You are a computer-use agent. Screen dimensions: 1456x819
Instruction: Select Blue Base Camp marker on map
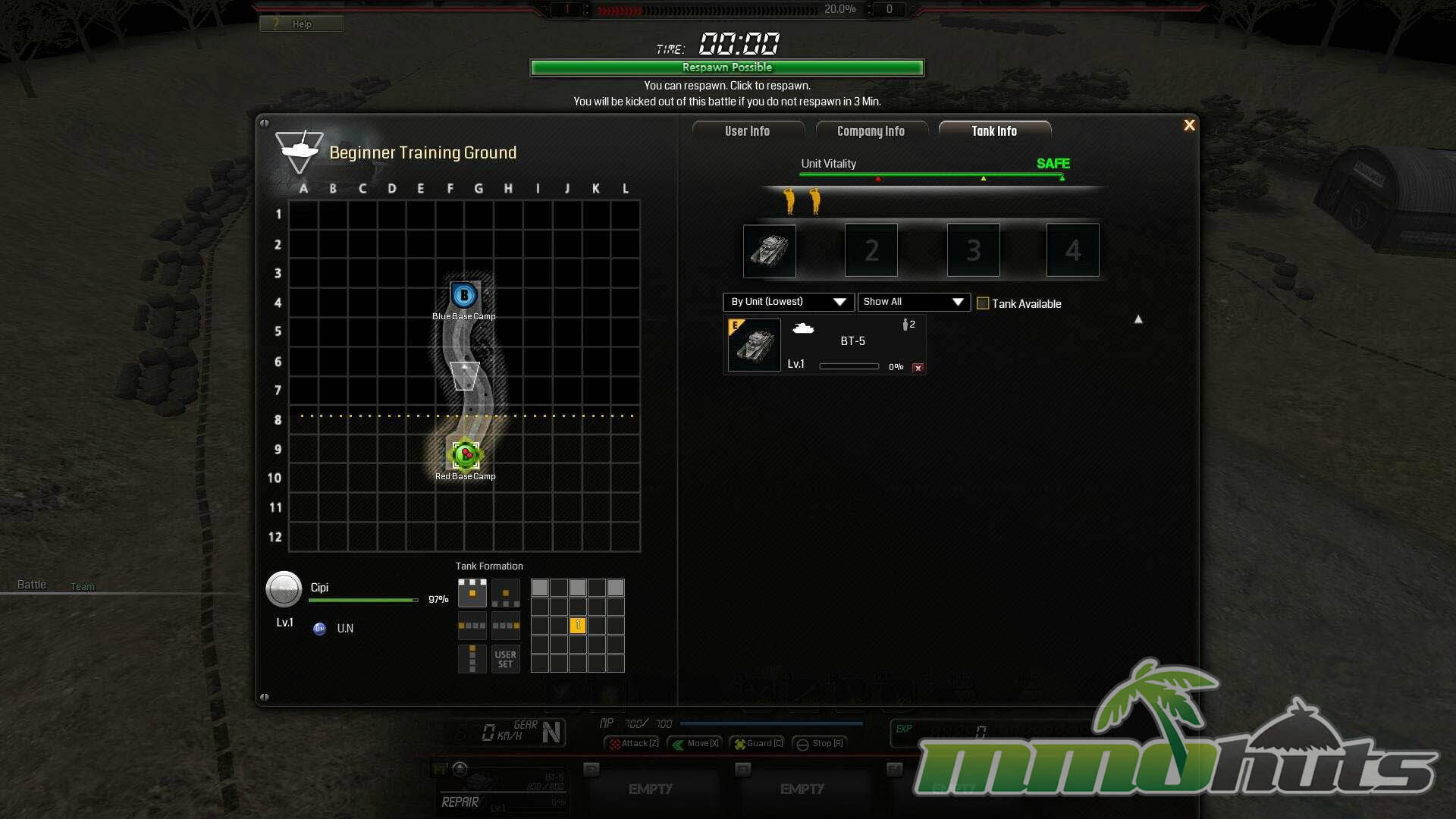pyautogui.click(x=464, y=295)
